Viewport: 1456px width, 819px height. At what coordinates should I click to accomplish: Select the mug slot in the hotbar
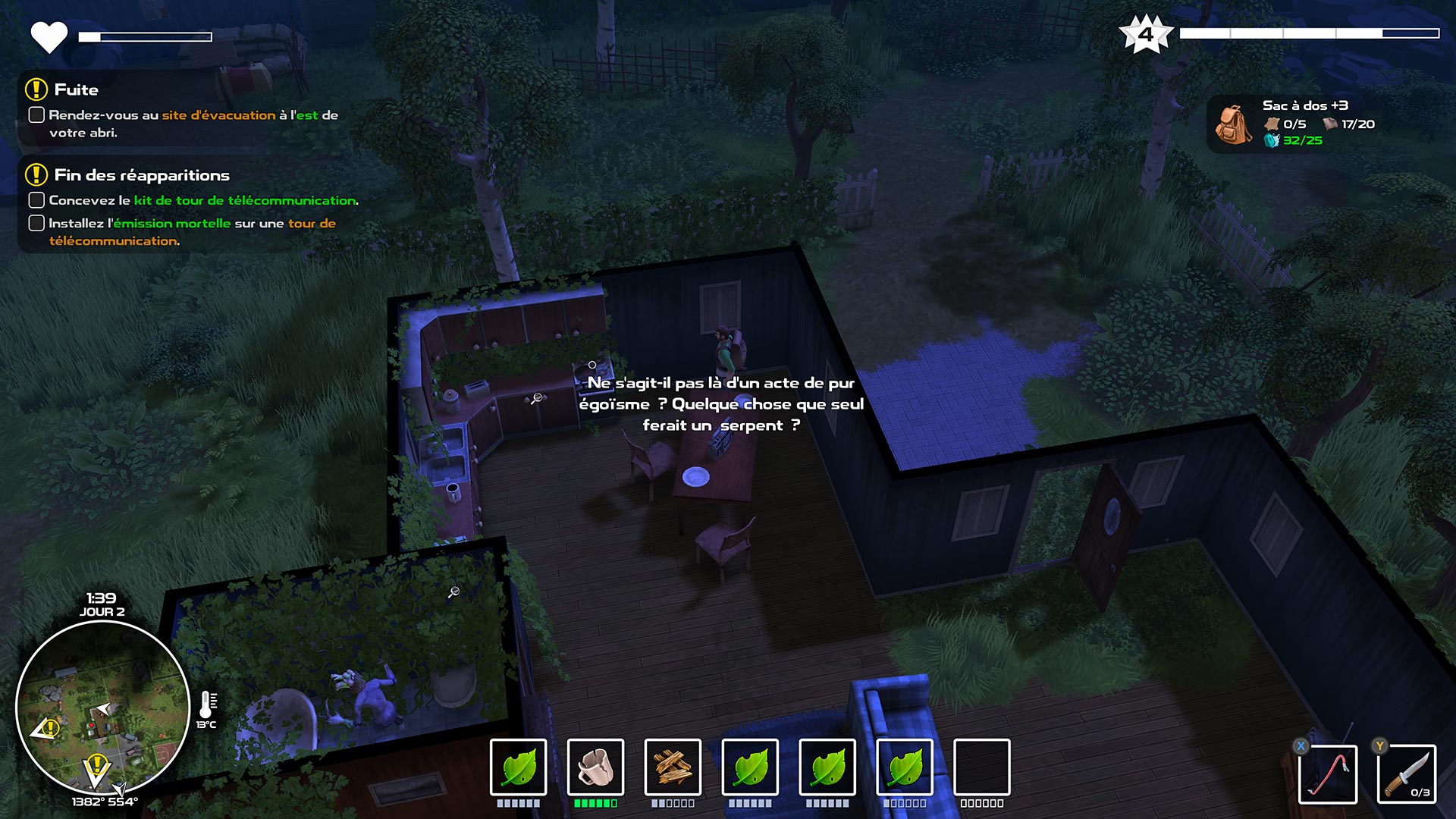[x=595, y=767]
